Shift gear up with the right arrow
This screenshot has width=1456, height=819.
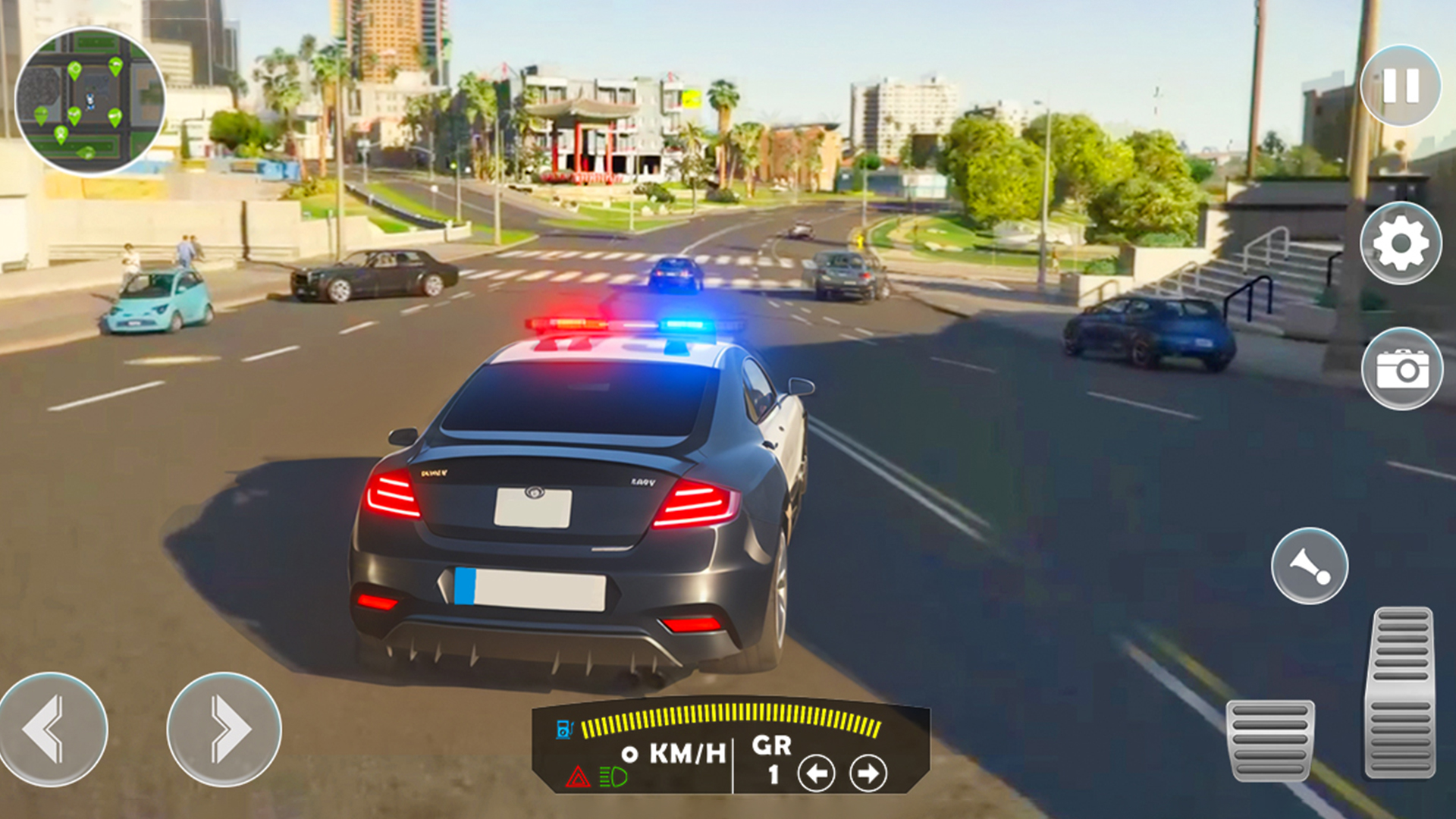coord(868,774)
